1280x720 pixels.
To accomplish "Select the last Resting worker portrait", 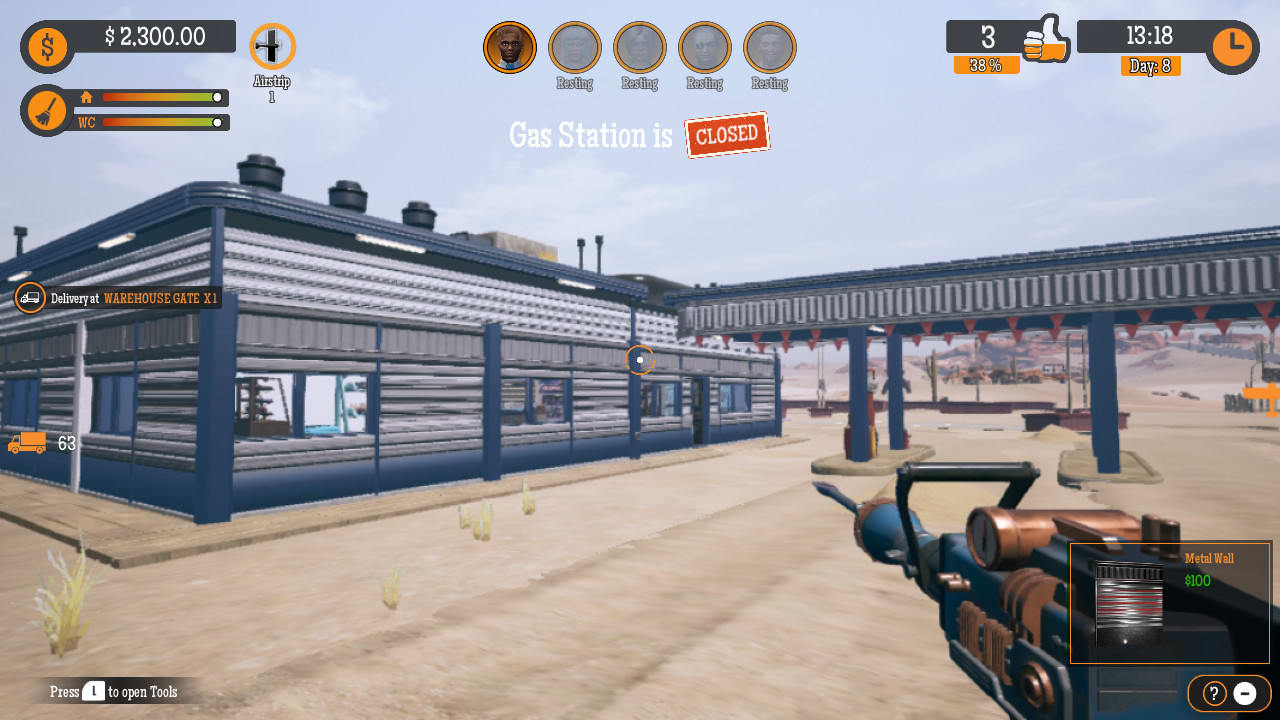I will [x=769, y=46].
